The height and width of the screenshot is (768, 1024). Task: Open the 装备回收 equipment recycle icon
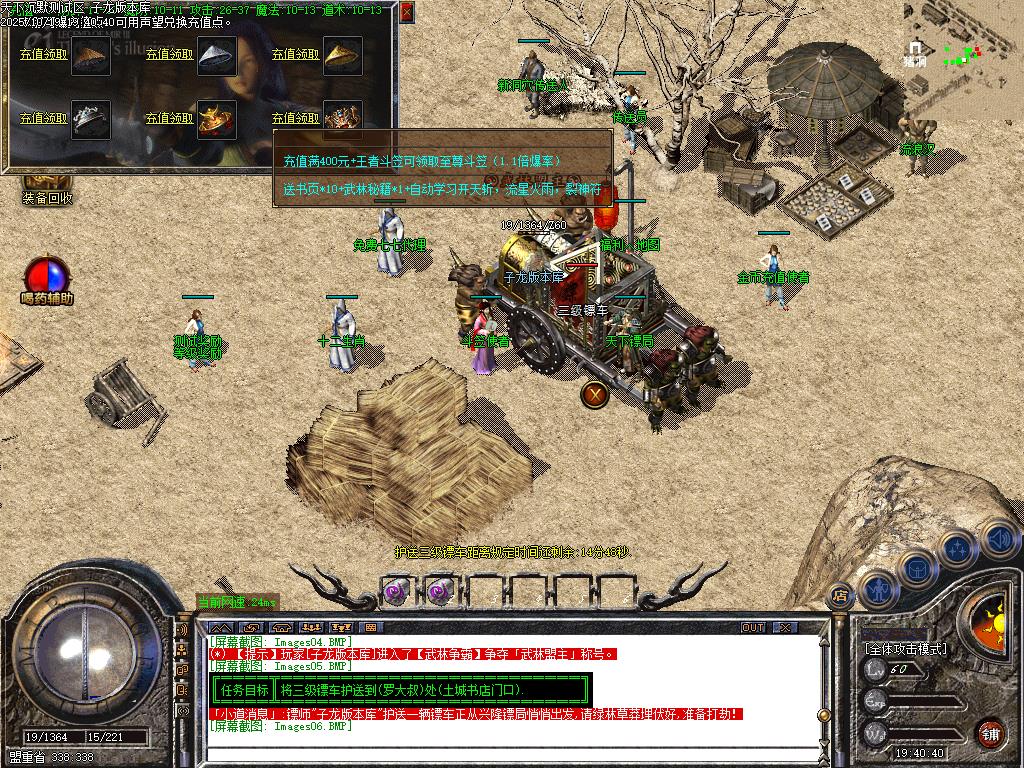47,187
